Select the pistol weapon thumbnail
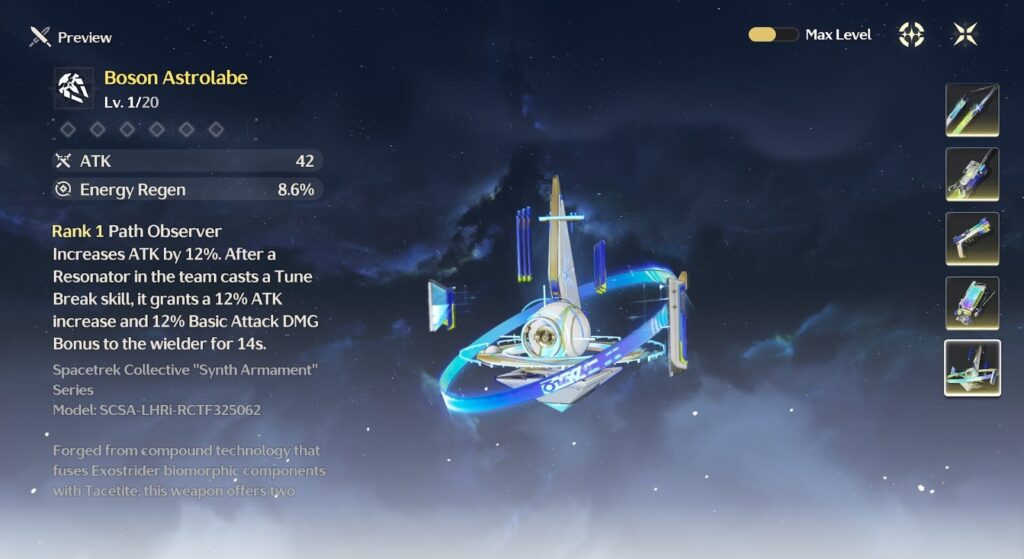The width and height of the screenshot is (1024, 559). 972,239
